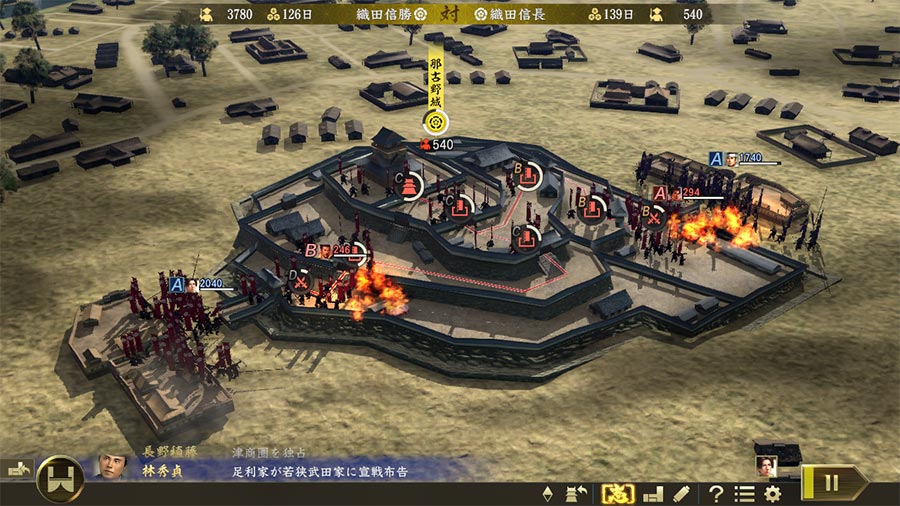This screenshot has width=900, height=506.
Task: Click the castle return arrow icon
Action: 577,493
